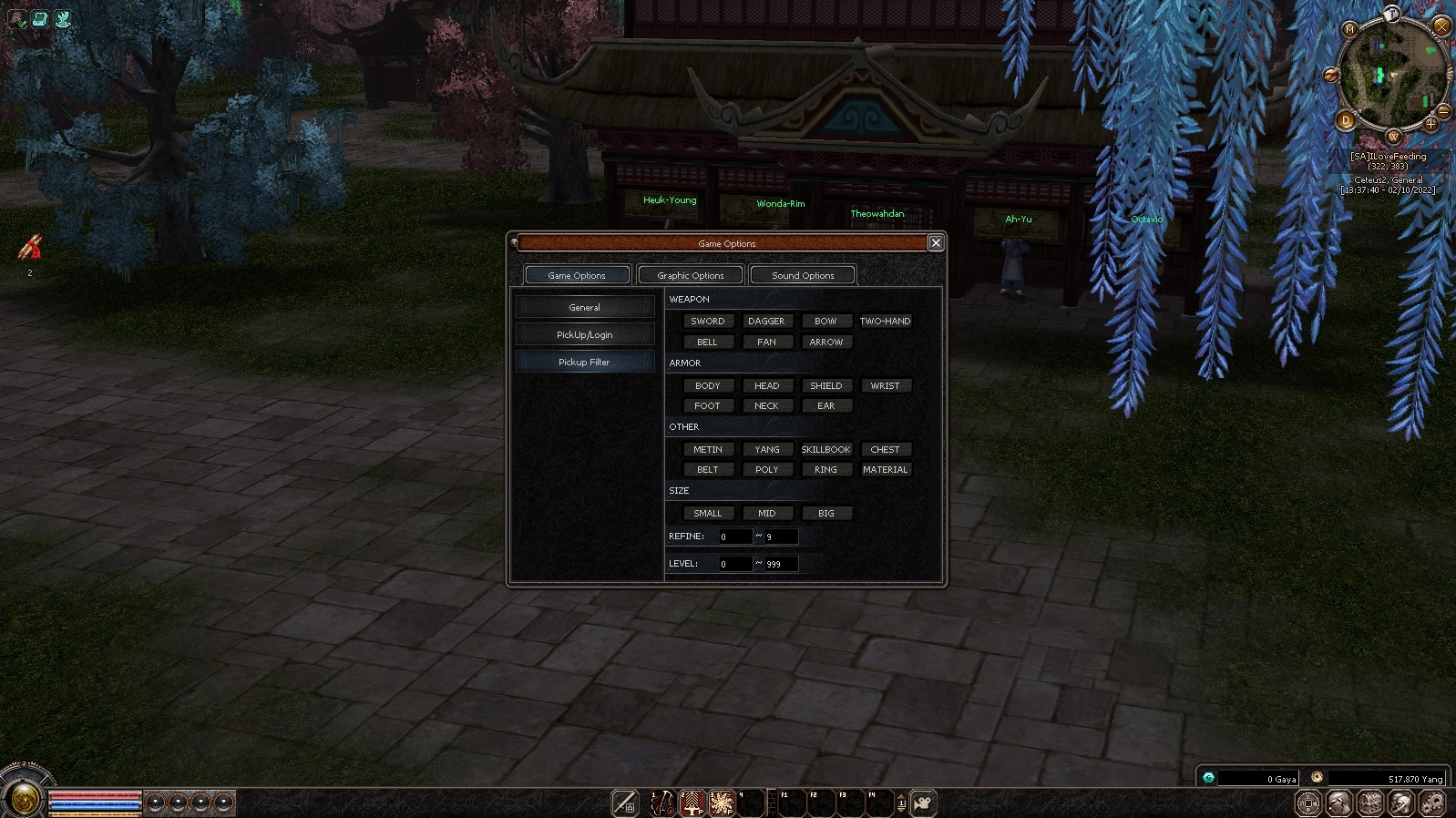Click the burst skill icon in slot 3
The image size is (1456, 818).
722,802
